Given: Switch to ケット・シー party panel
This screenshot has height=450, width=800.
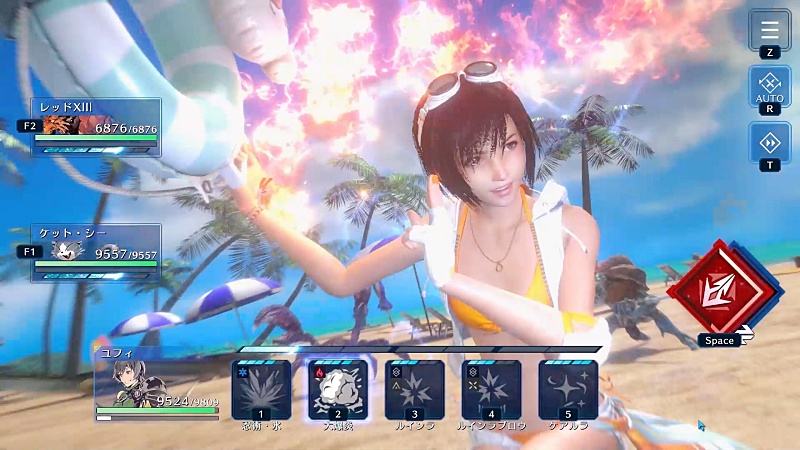Looking at the screenshot, I should [97, 252].
